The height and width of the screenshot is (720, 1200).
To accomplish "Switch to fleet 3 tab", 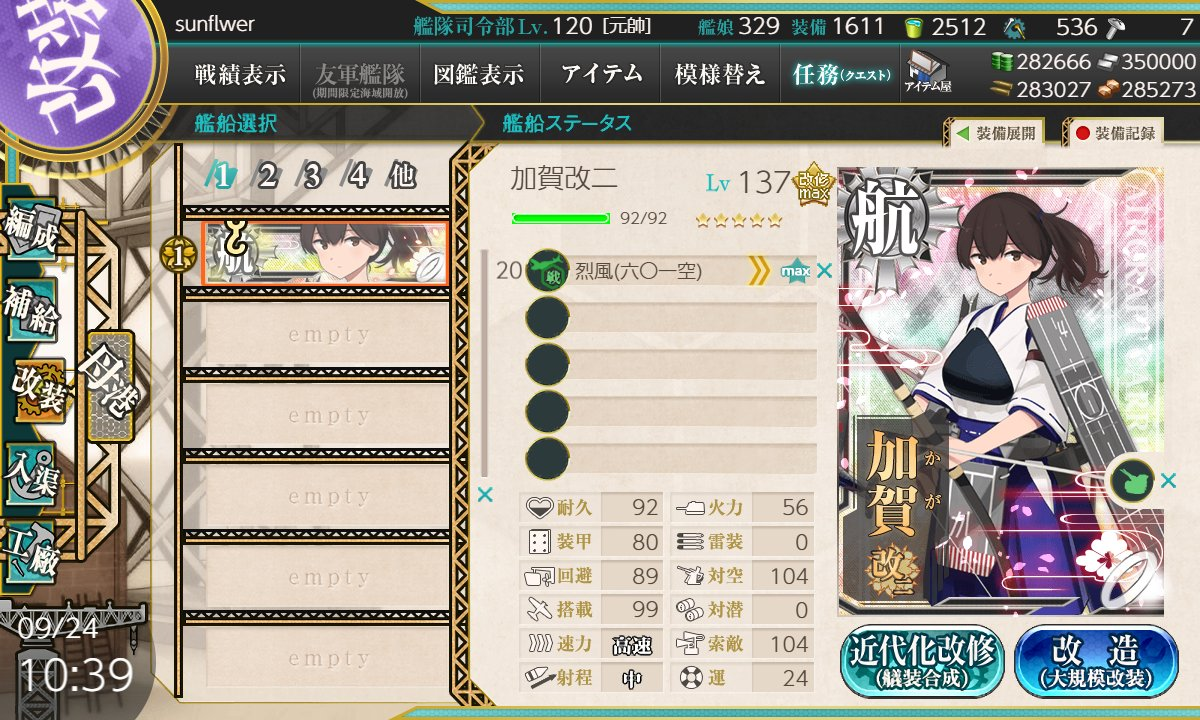I will point(312,177).
